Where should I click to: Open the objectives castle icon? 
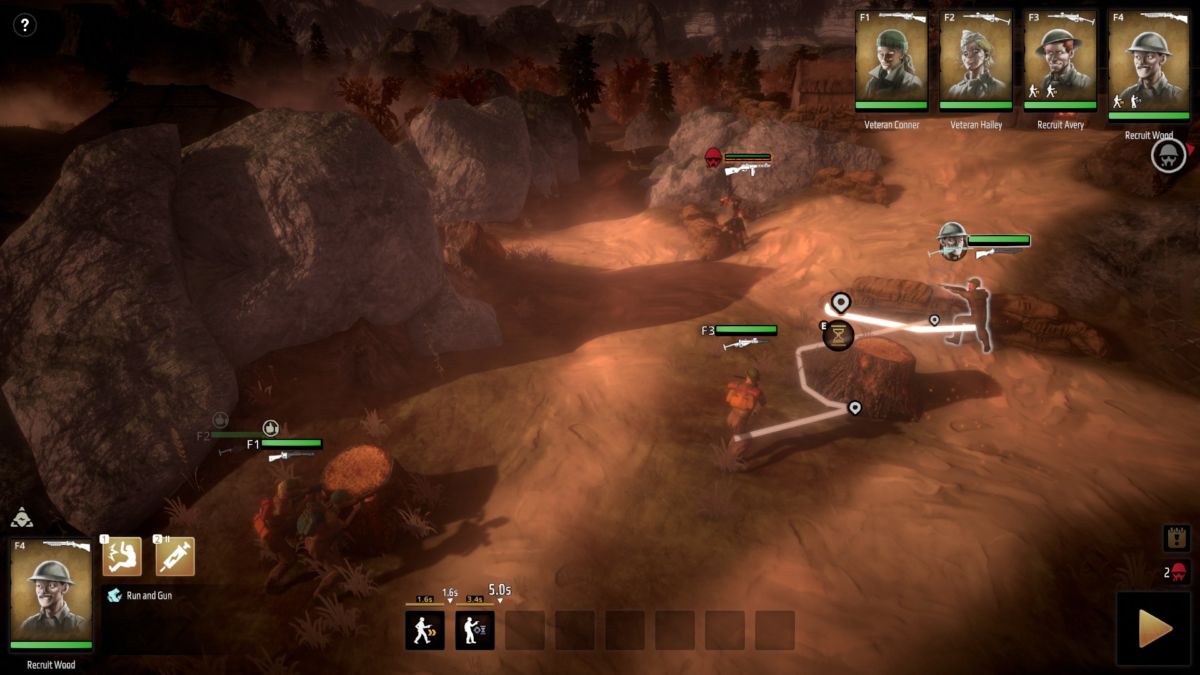(x=1176, y=538)
